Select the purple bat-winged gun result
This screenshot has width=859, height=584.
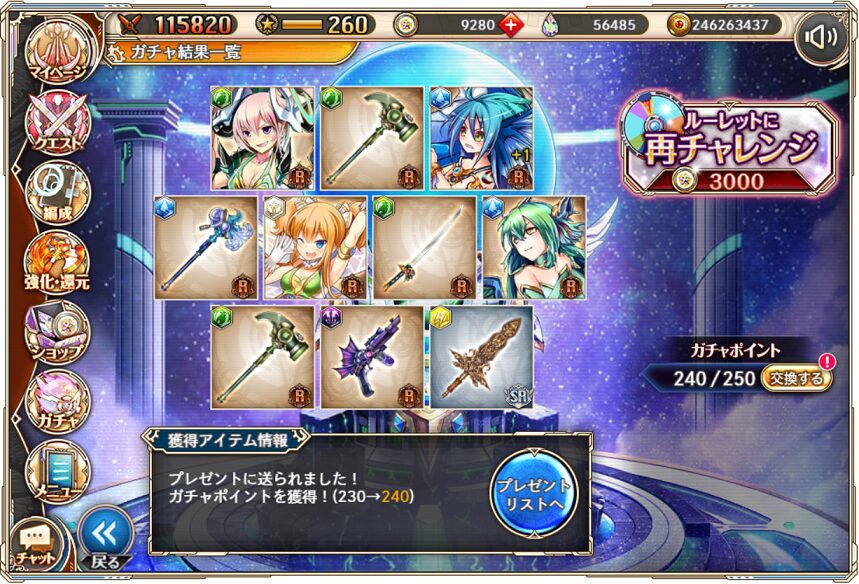tap(372, 357)
